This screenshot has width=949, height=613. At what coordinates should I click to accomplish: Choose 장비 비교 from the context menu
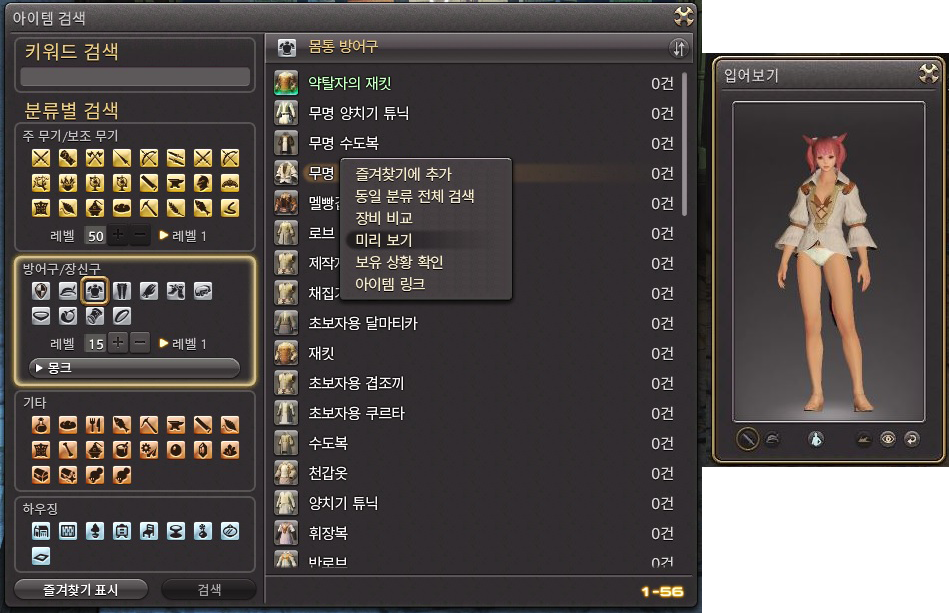click(384, 218)
